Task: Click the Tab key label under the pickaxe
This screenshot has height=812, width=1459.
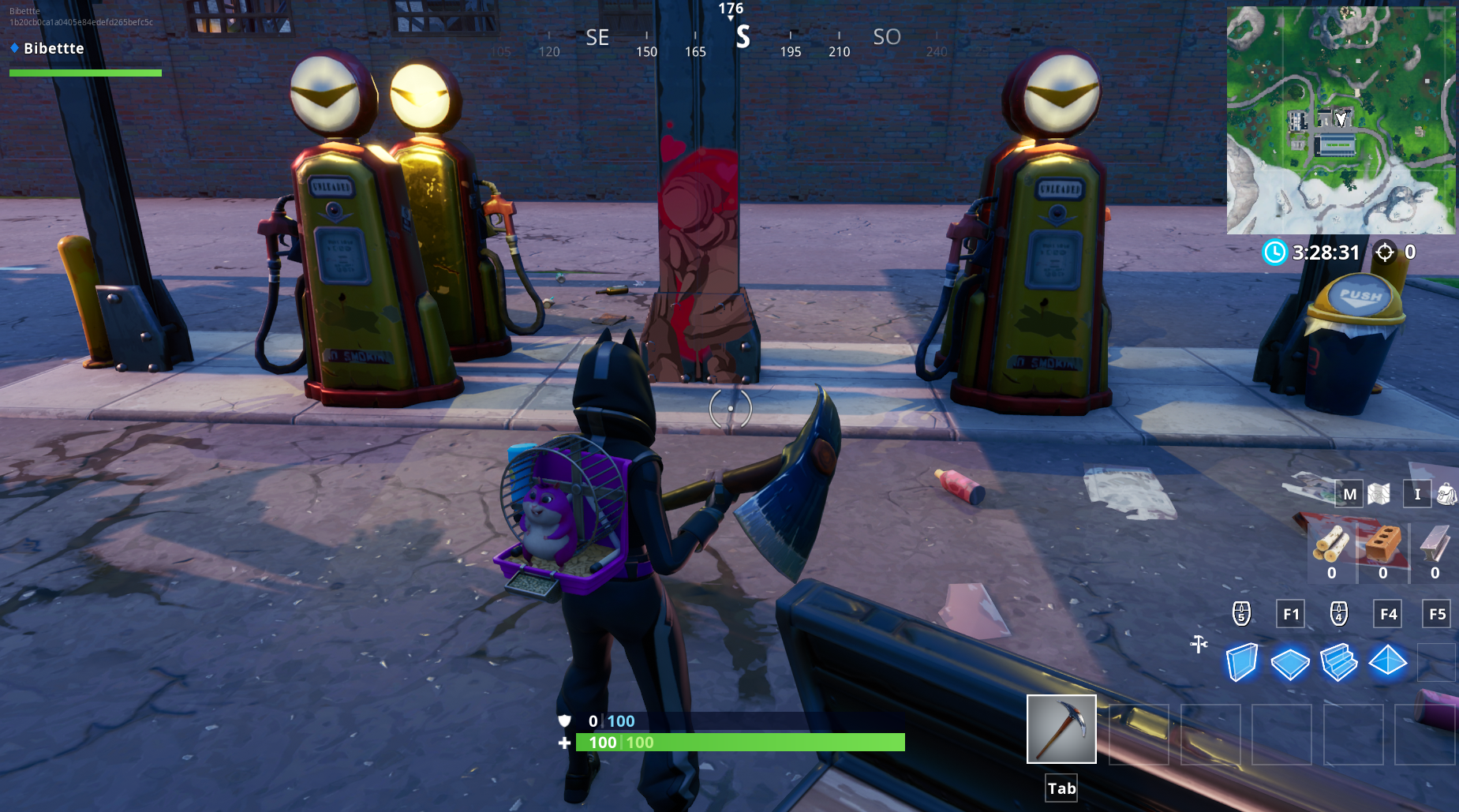Action: 1061,788
